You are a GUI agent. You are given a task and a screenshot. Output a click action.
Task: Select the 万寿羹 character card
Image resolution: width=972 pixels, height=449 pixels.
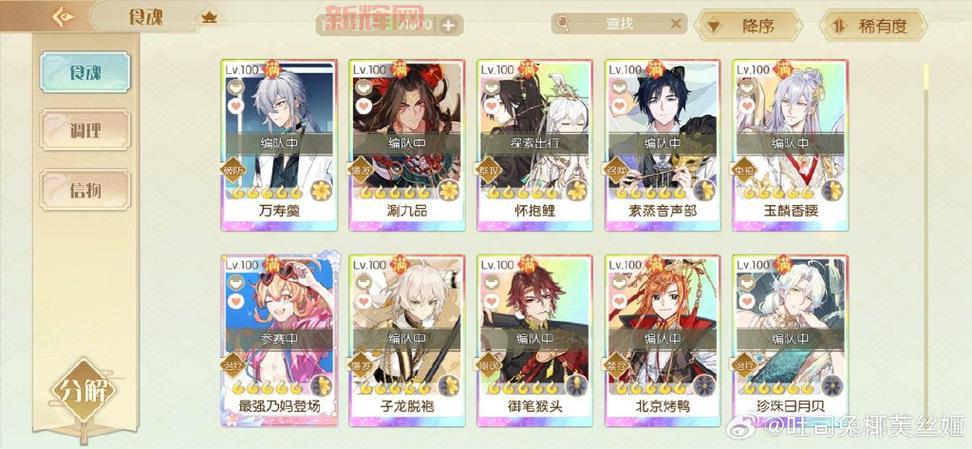pyautogui.click(x=278, y=140)
